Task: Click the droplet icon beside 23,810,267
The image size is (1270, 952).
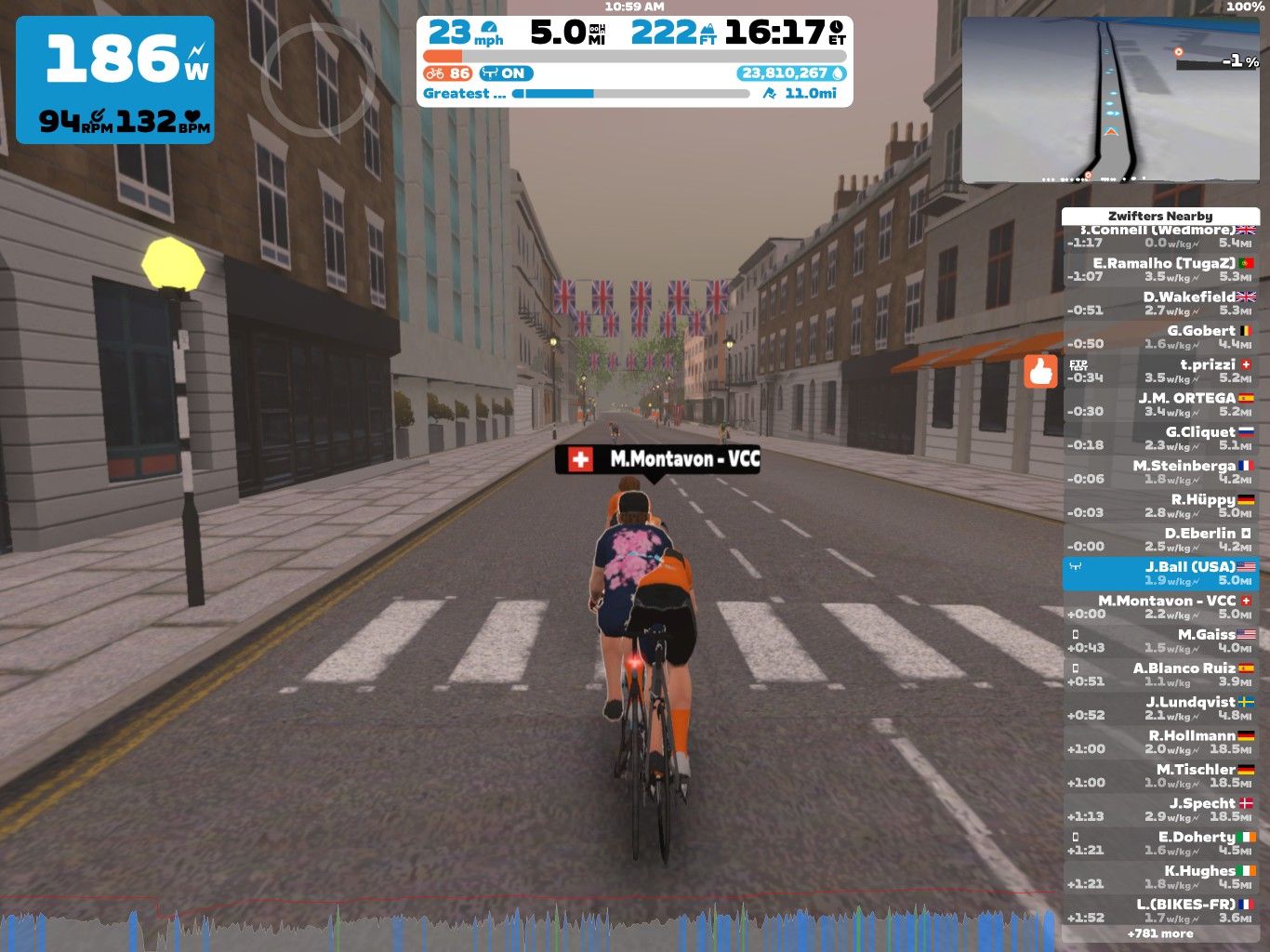Action: (840, 73)
